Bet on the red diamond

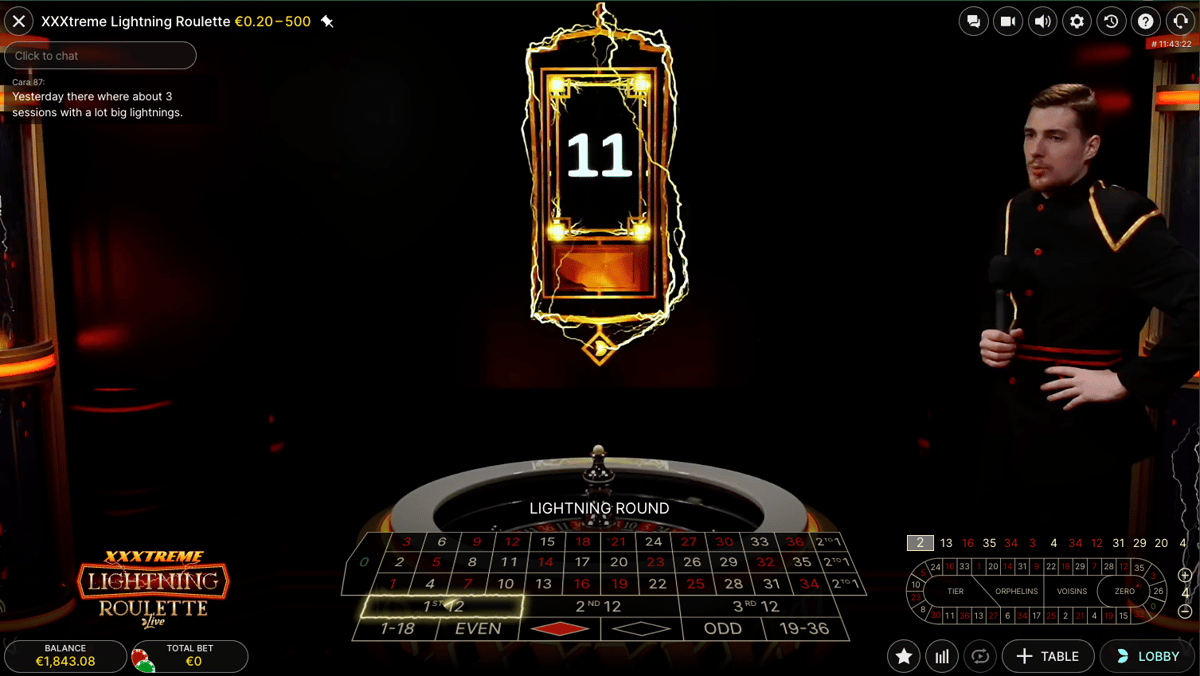pos(559,629)
